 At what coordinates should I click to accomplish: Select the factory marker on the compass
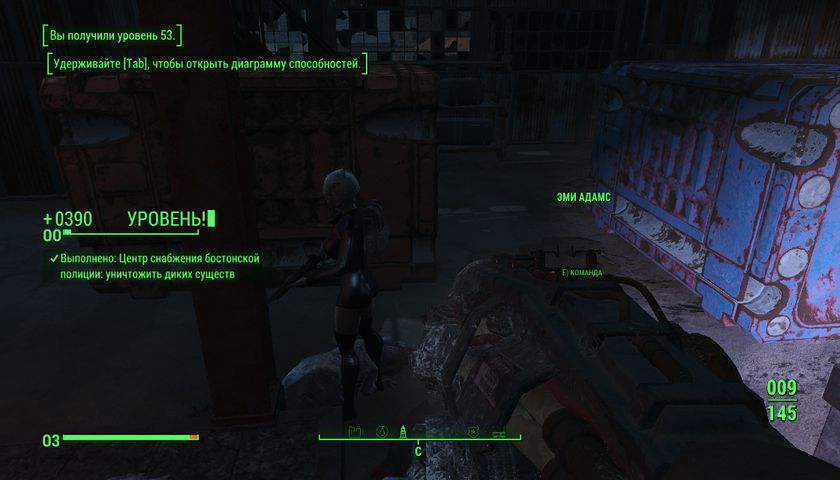point(353,432)
